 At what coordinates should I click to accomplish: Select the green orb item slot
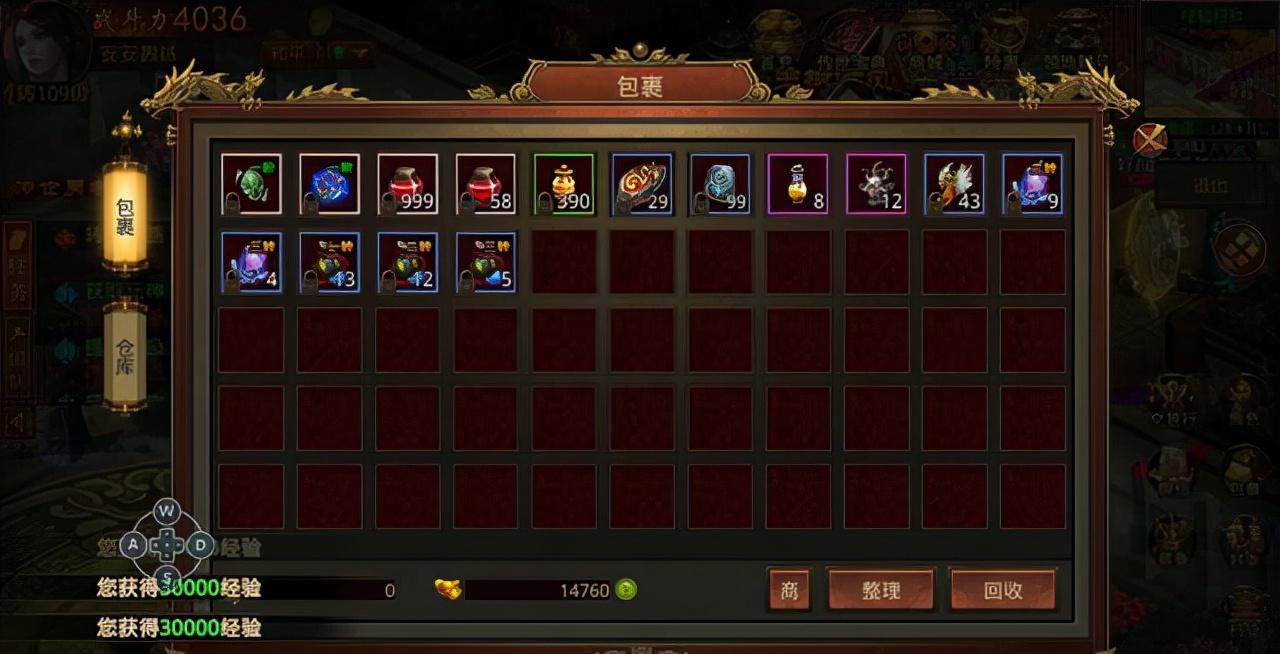point(251,184)
